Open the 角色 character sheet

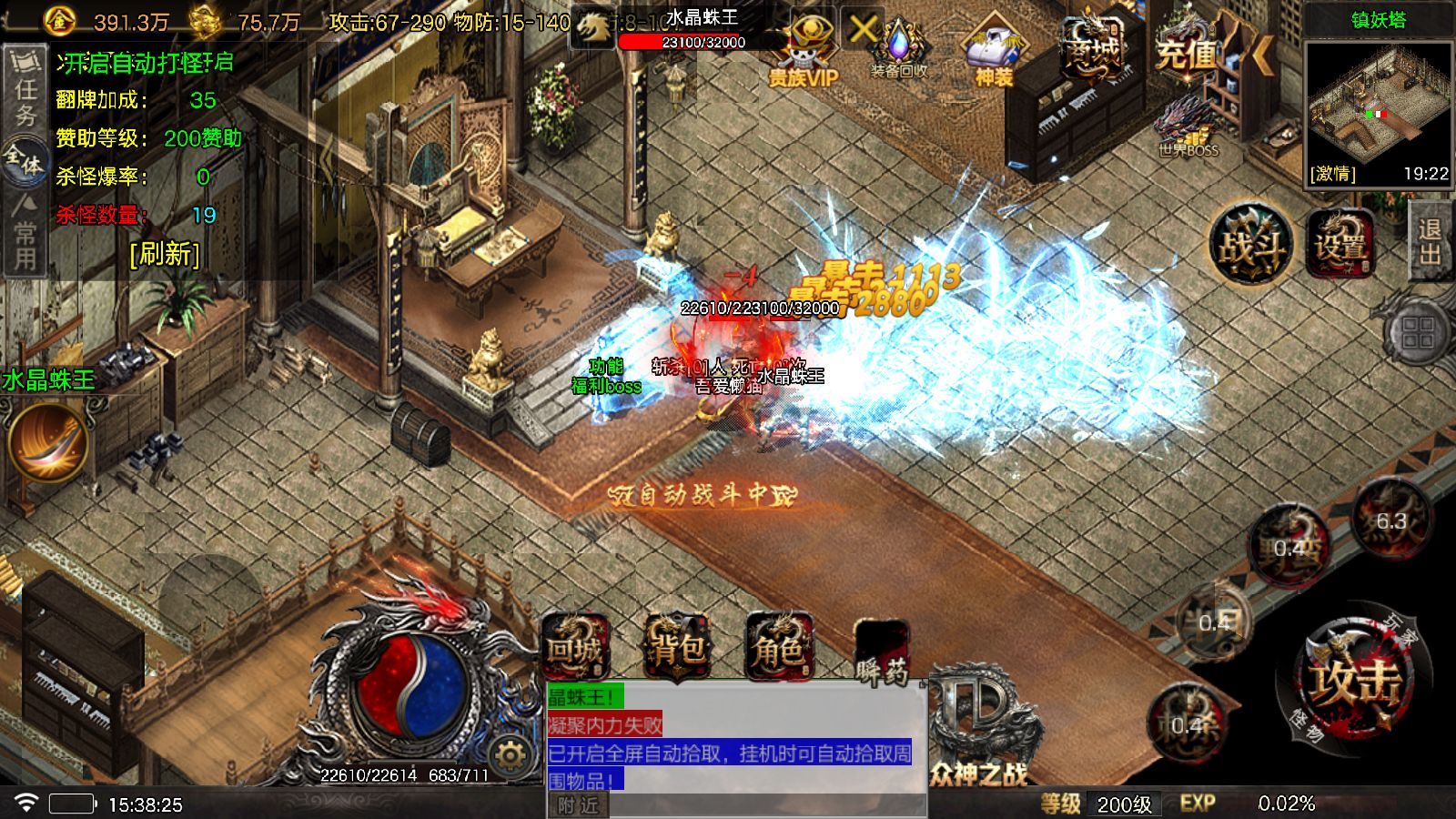pos(779,648)
